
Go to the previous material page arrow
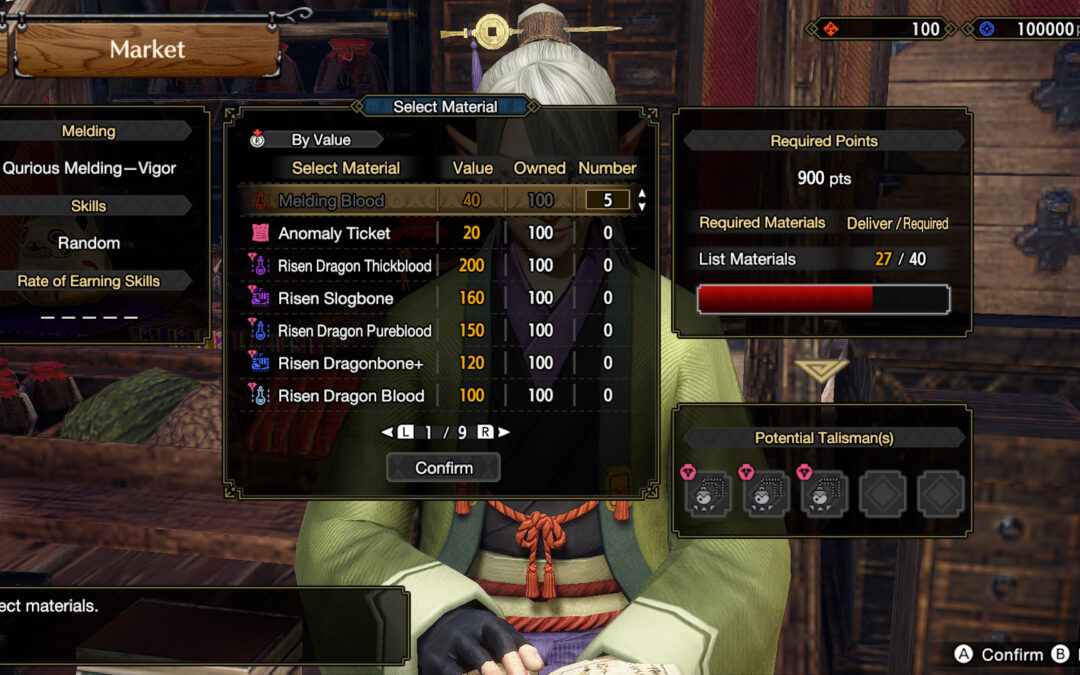point(387,432)
